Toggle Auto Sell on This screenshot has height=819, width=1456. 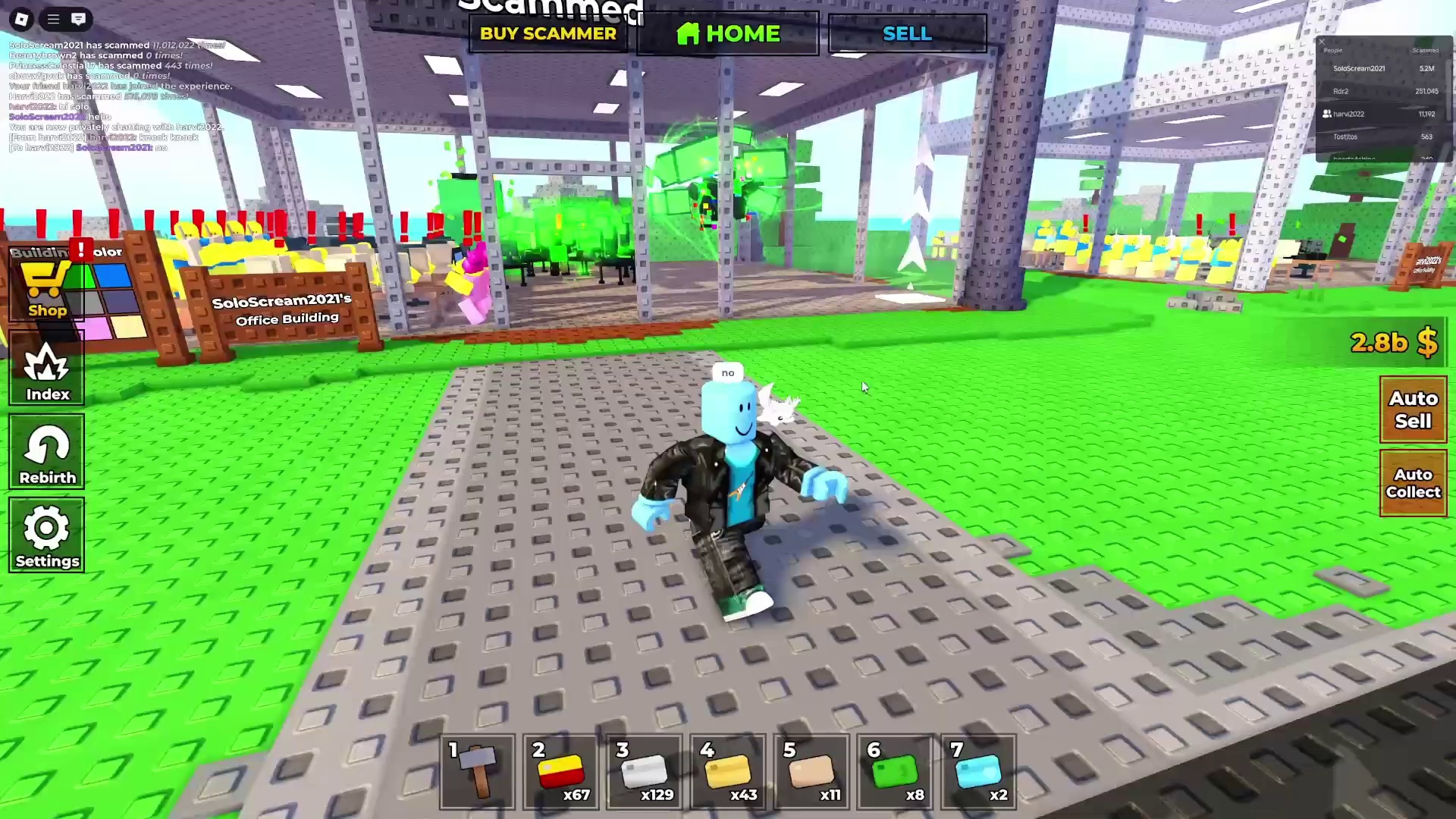pyautogui.click(x=1413, y=409)
